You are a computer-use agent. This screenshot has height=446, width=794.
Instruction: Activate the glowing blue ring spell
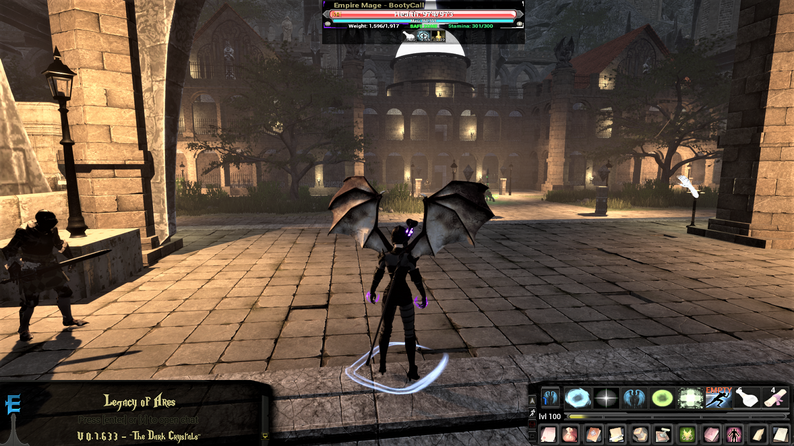pyautogui.click(x=578, y=398)
